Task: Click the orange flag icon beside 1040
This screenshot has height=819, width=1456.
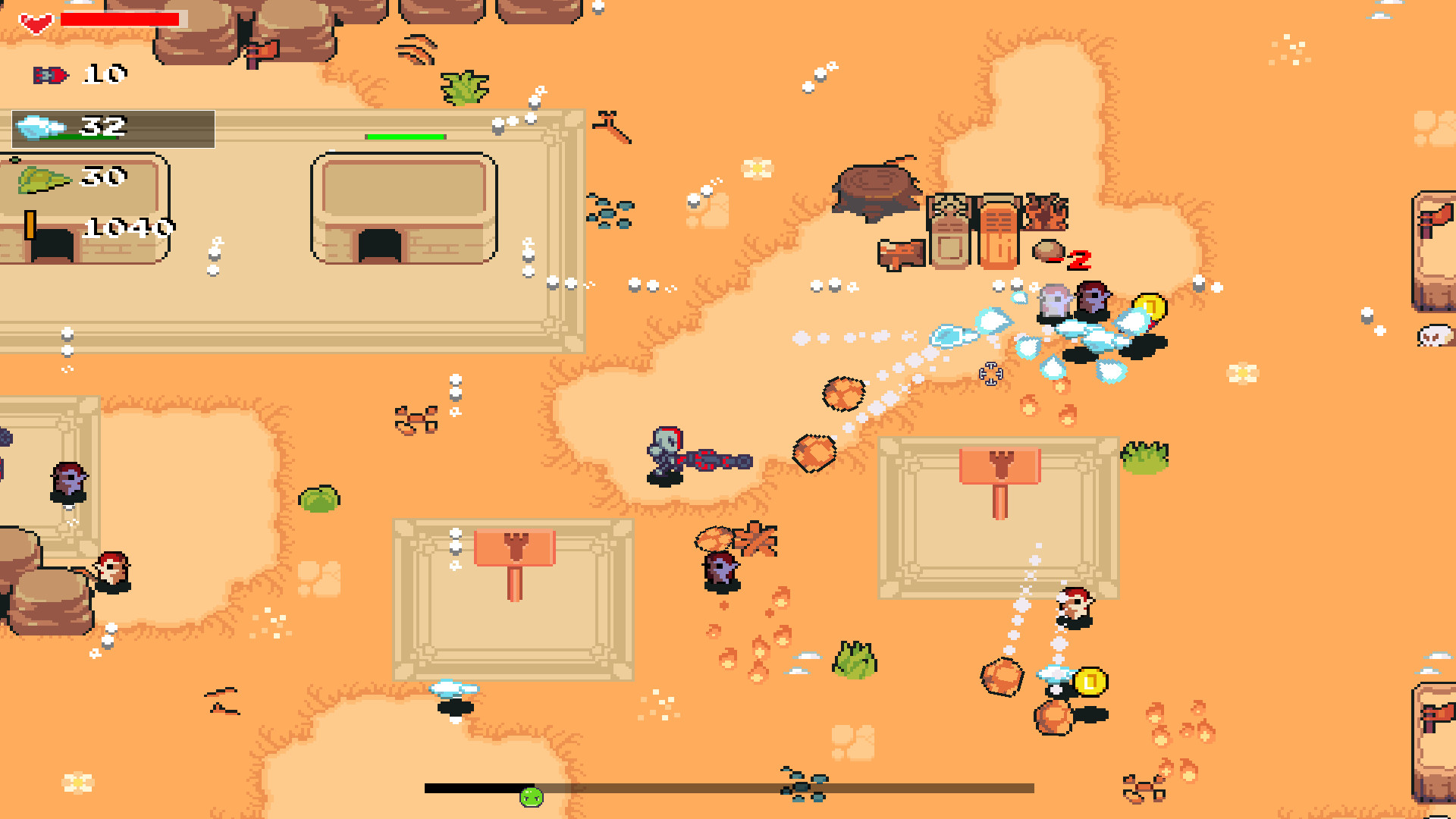Action: pos(30,226)
